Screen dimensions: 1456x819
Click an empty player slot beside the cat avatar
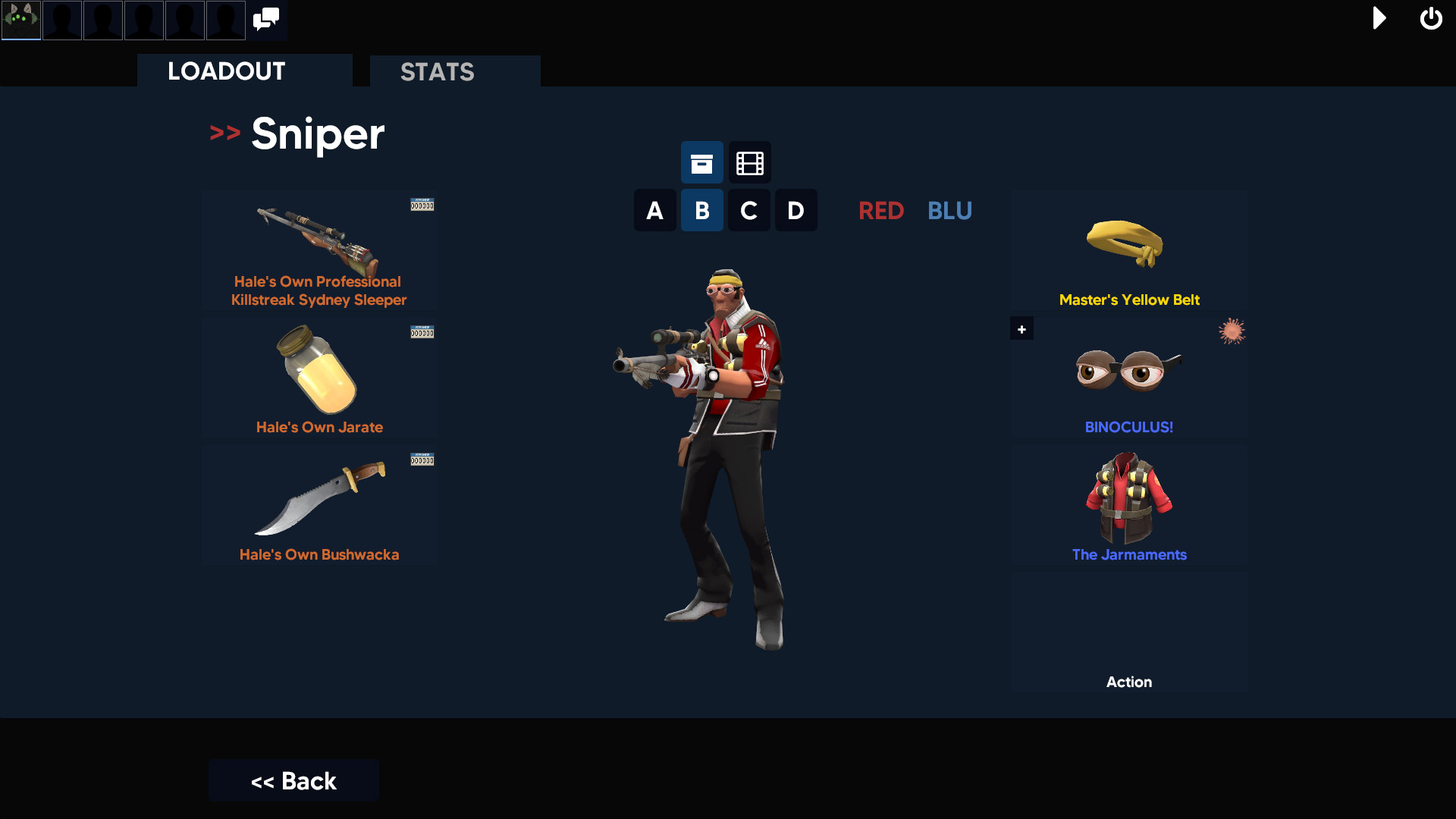click(x=61, y=20)
